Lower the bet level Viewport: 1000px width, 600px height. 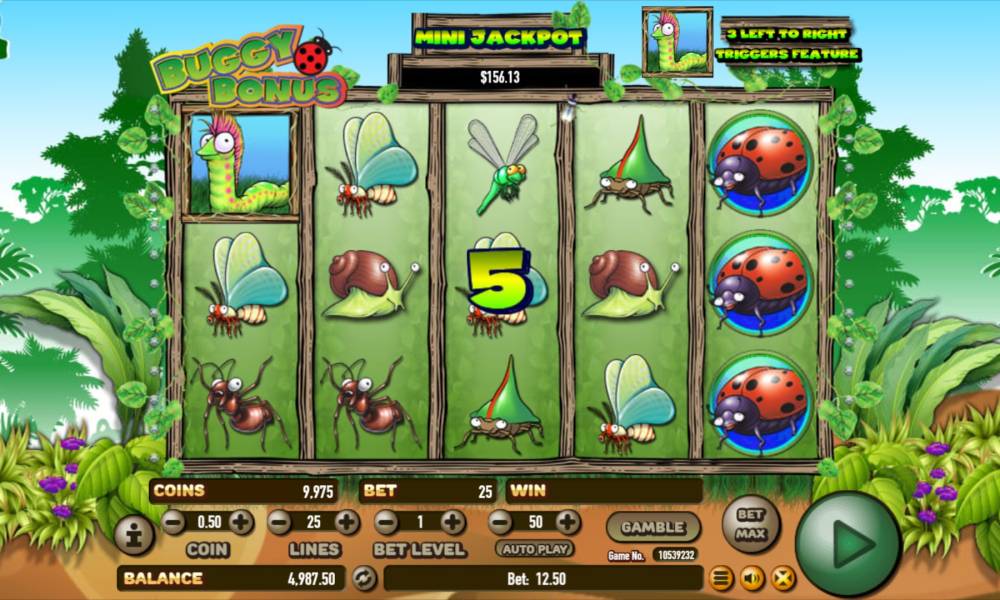click(385, 522)
